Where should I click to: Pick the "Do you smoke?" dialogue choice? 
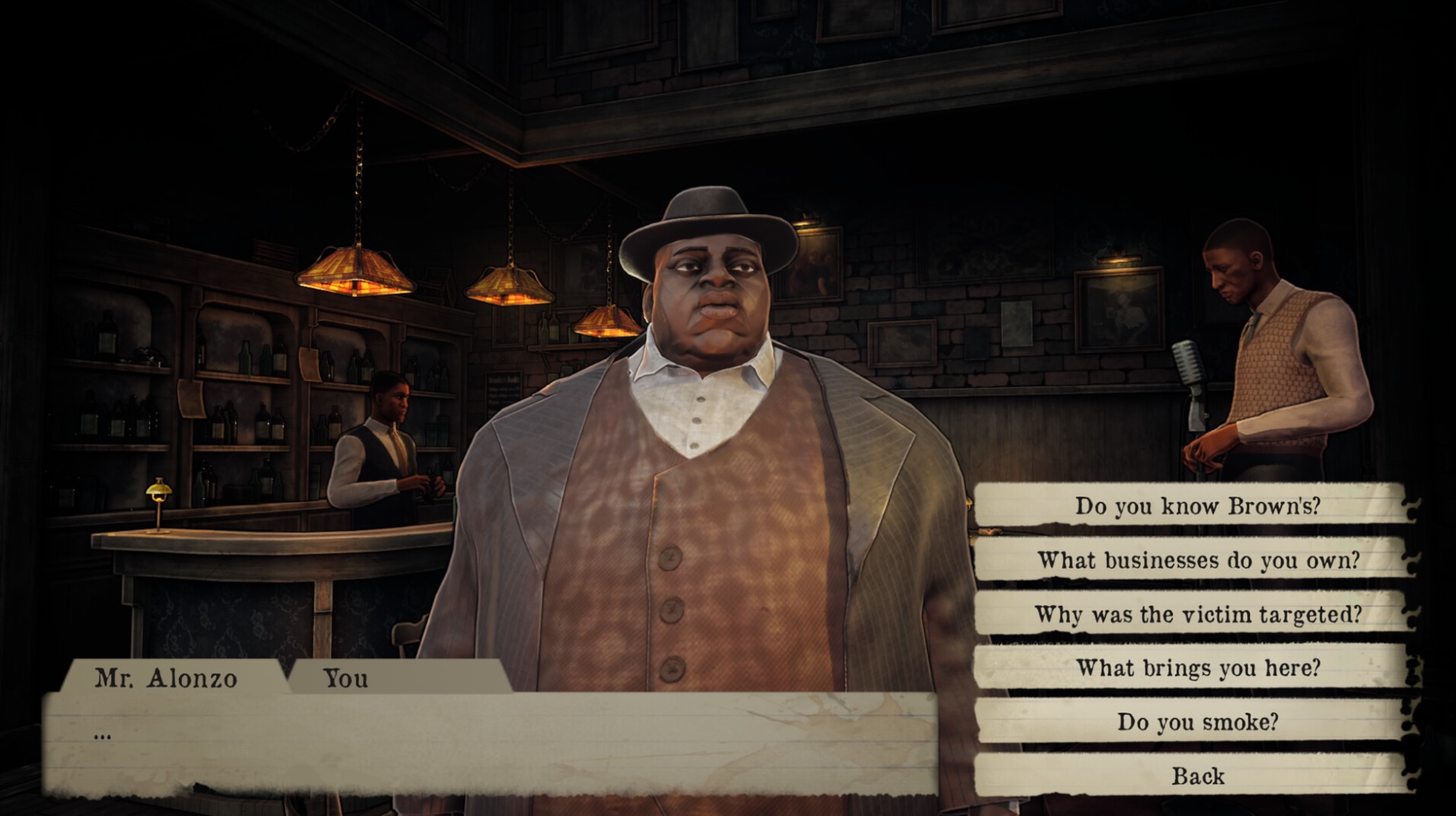point(1196,722)
